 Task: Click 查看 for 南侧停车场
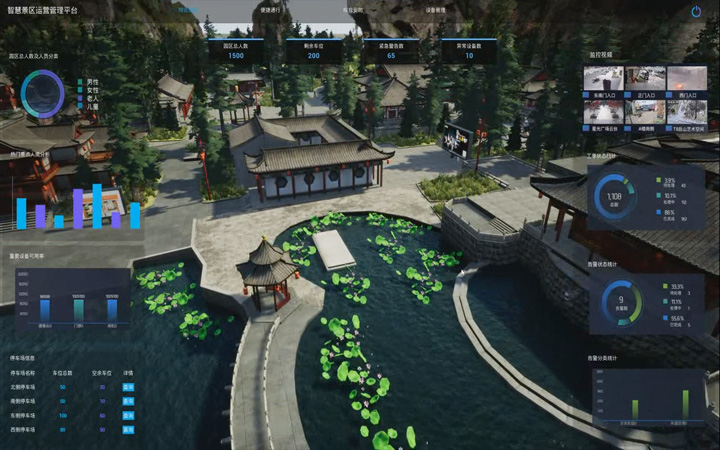(x=128, y=400)
